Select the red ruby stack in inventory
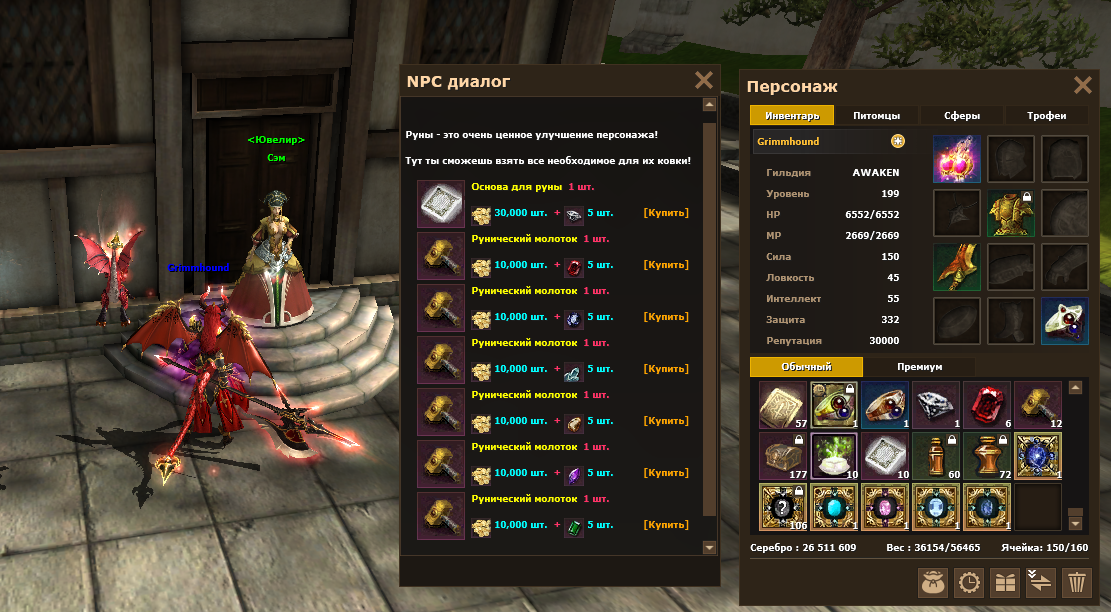This screenshot has width=1111, height=612. (x=987, y=405)
